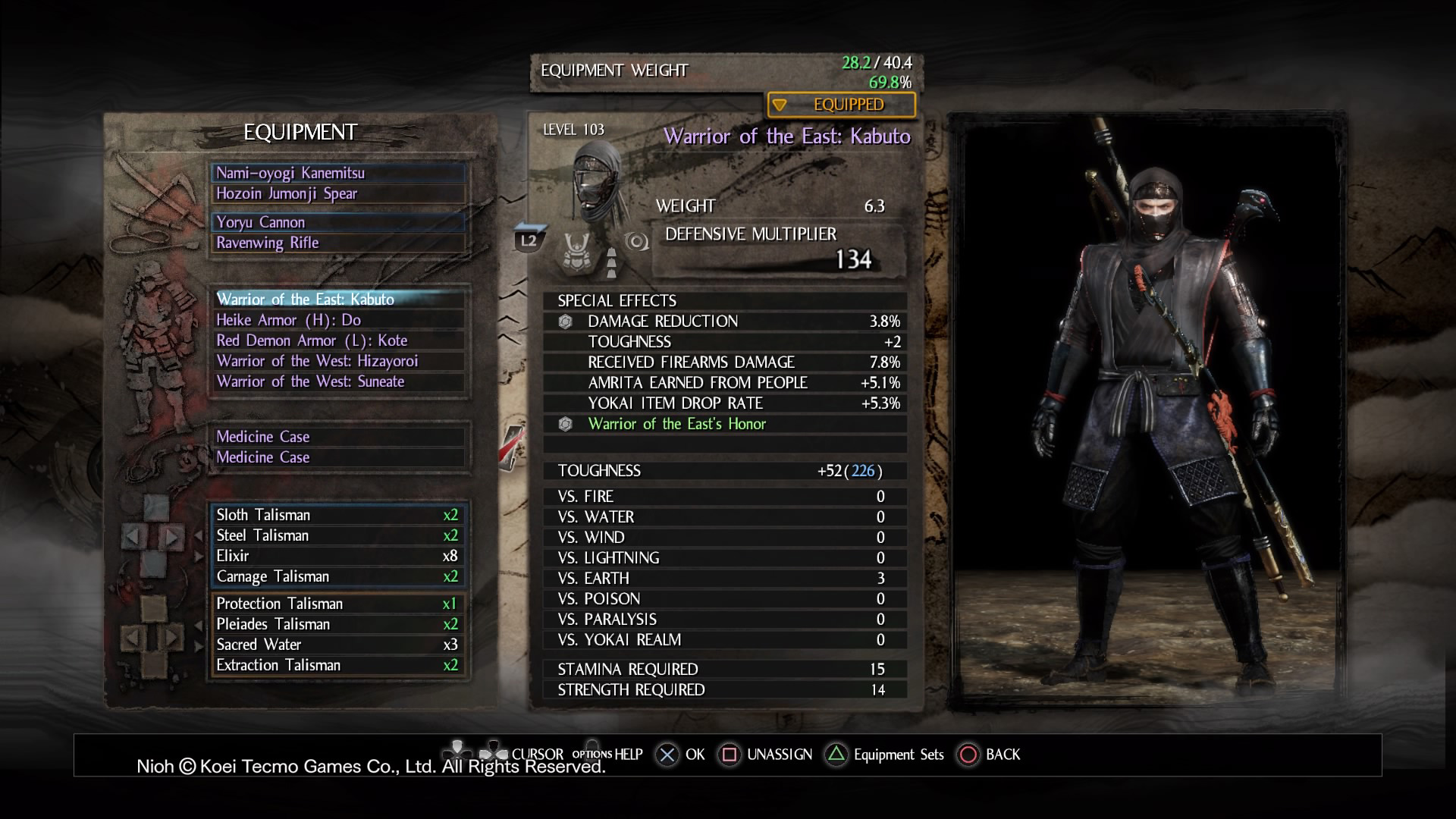Choose Warrior of the West: Hizayoroi
Screen dimensions: 1456x819
pyautogui.click(x=338, y=361)
